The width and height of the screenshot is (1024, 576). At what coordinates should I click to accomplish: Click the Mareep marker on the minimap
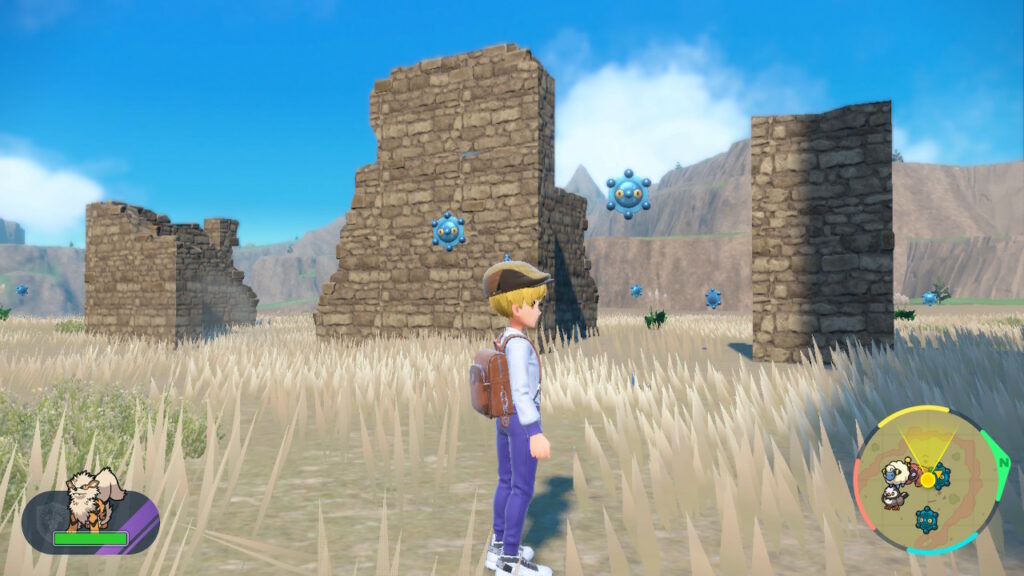(897, 470)
